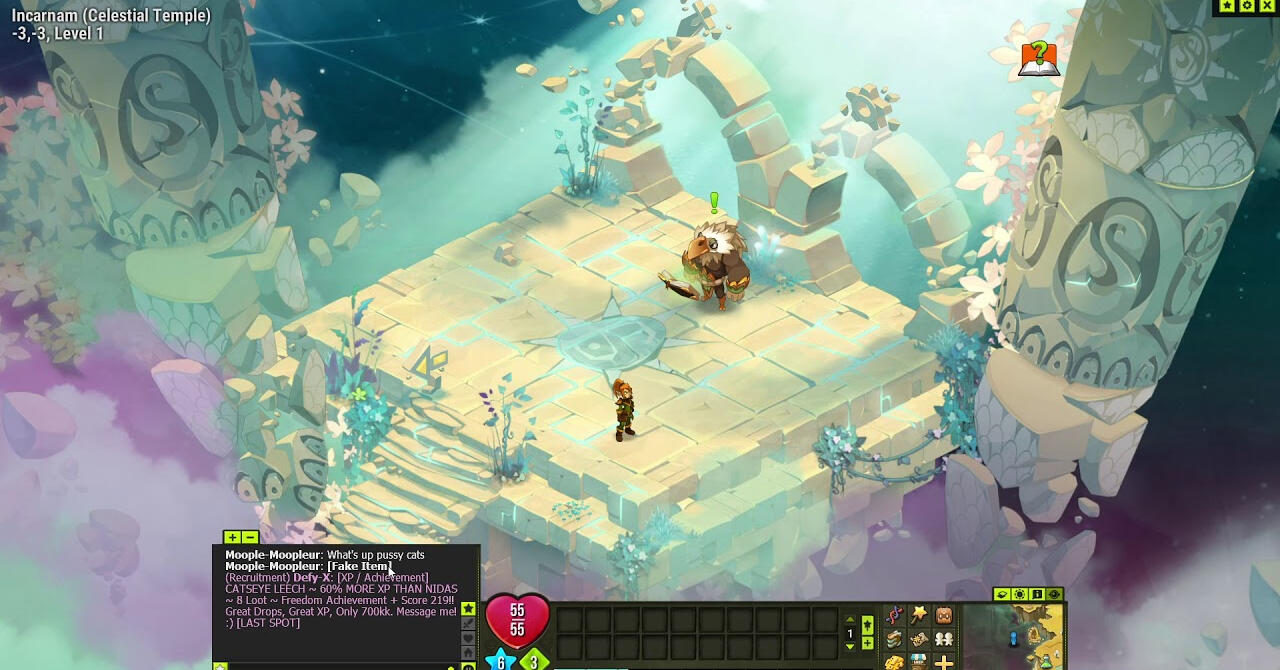Toggle the heart chat channel filter
1280x670 pixels.
pyautogui.click(x=467, y=639)
